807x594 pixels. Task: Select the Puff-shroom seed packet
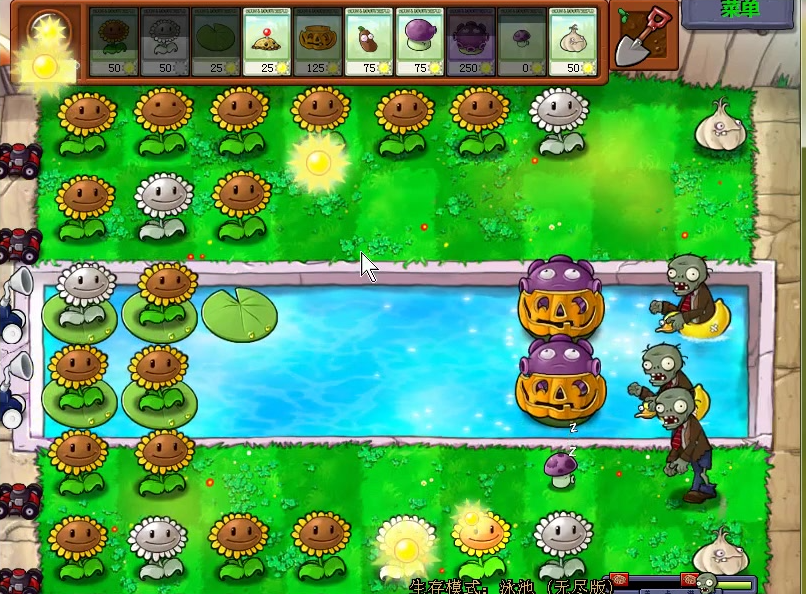coord(522,42)
